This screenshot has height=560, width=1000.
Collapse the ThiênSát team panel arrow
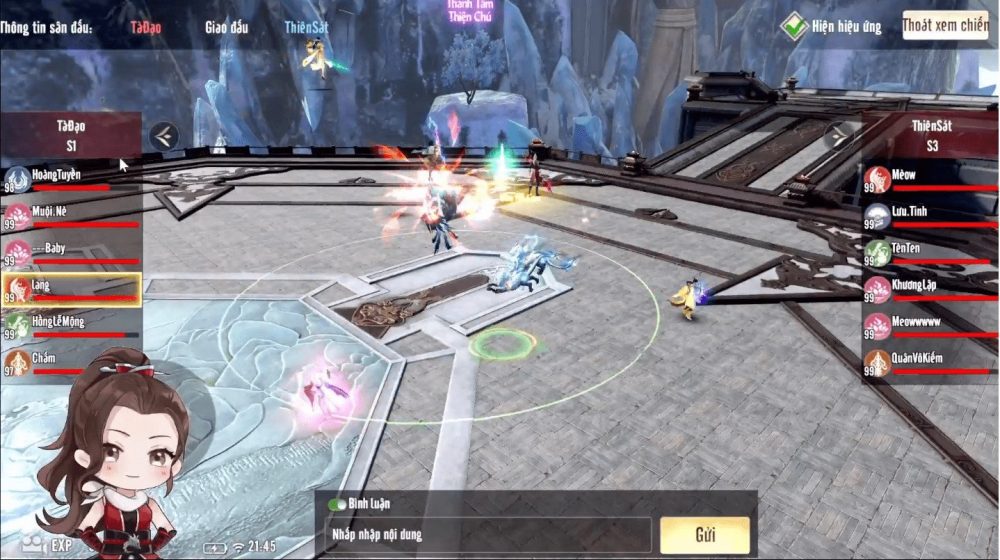click(x=838, y=135)
